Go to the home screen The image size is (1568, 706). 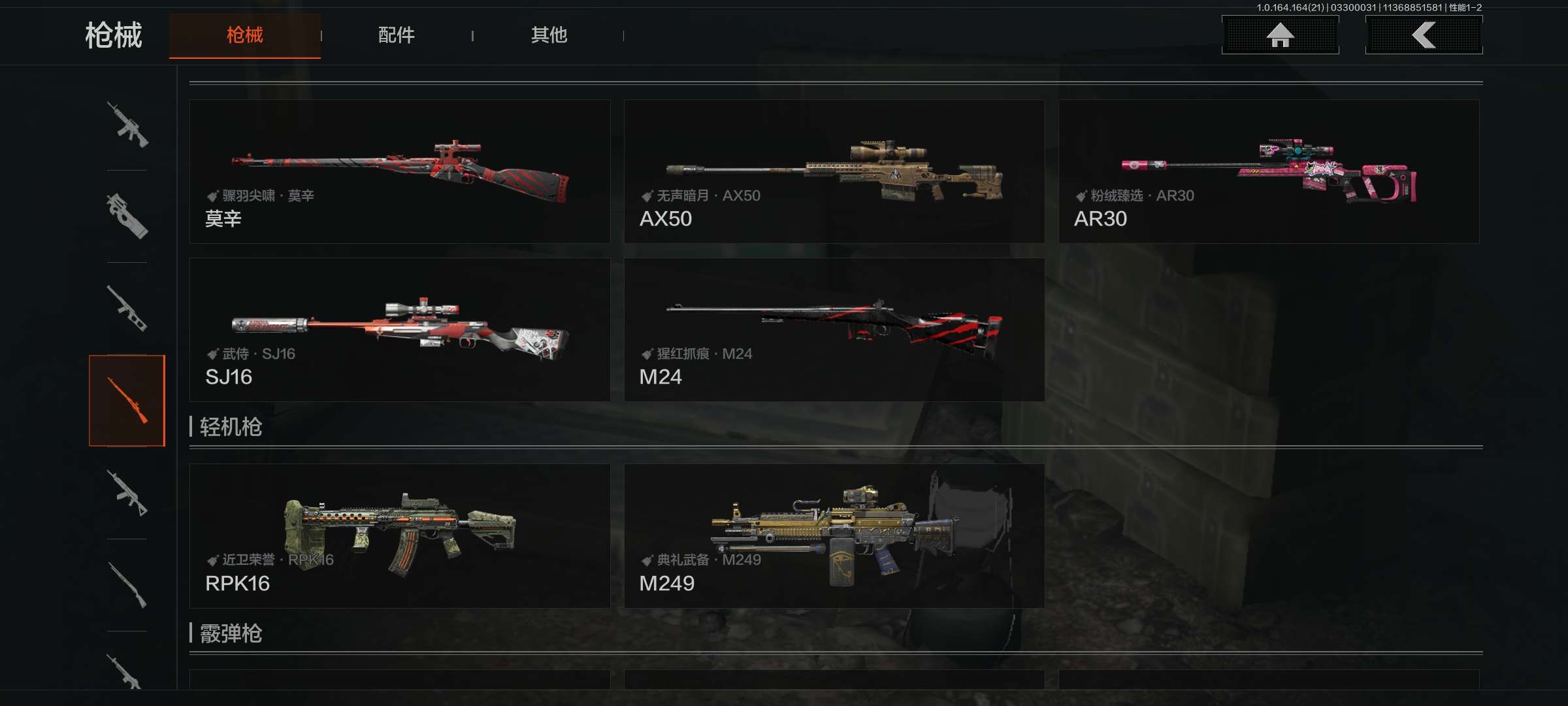(x=1280, y=35)
